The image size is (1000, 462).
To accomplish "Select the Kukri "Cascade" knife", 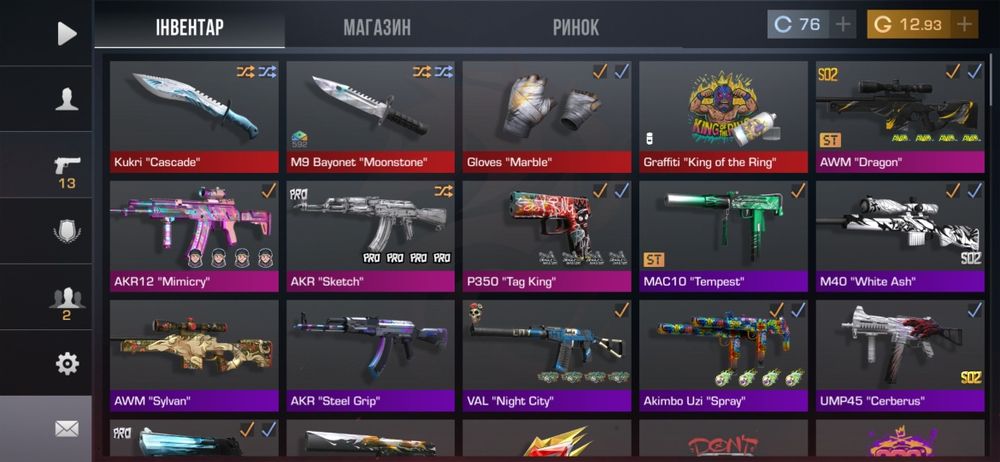I will 193,116.
